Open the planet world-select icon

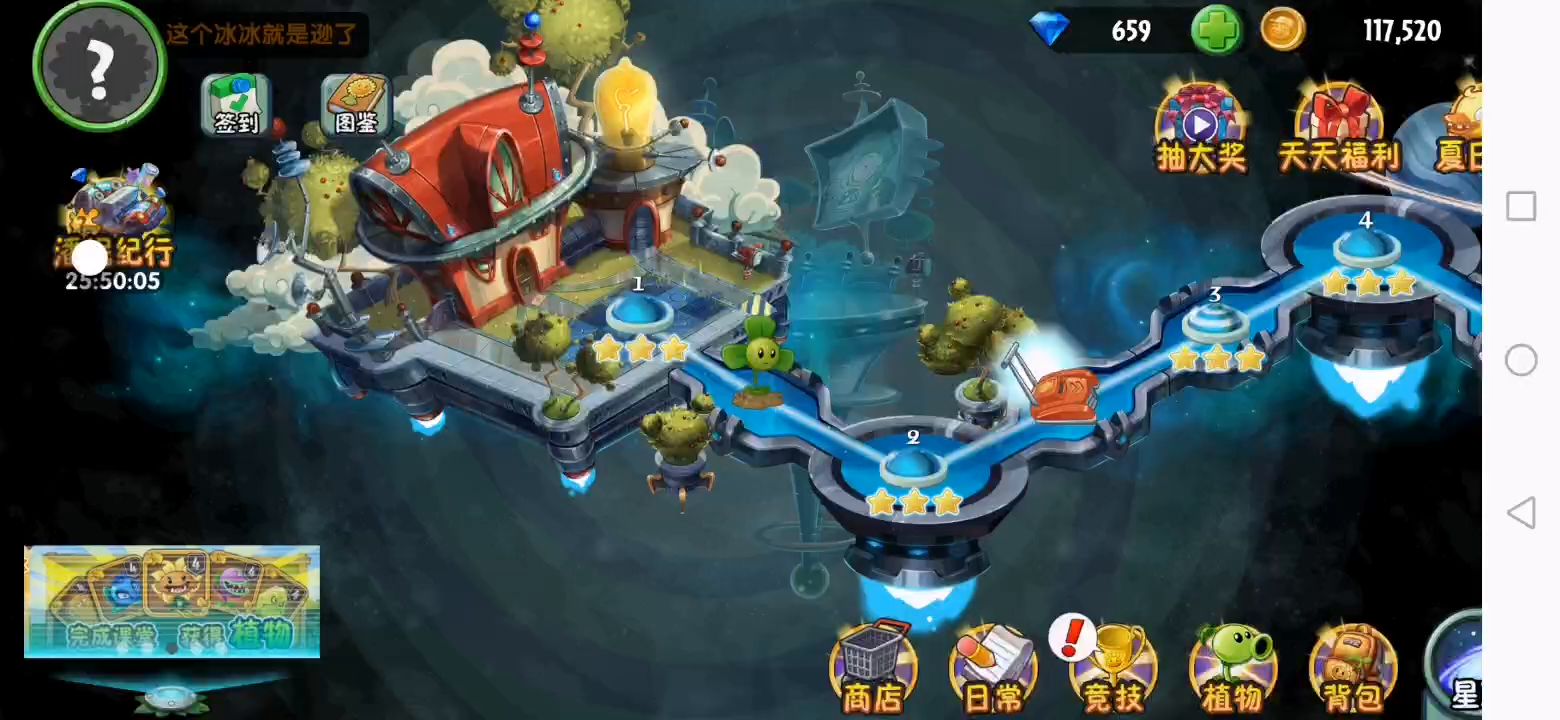pyautogui.click(x=1457, y=665)
